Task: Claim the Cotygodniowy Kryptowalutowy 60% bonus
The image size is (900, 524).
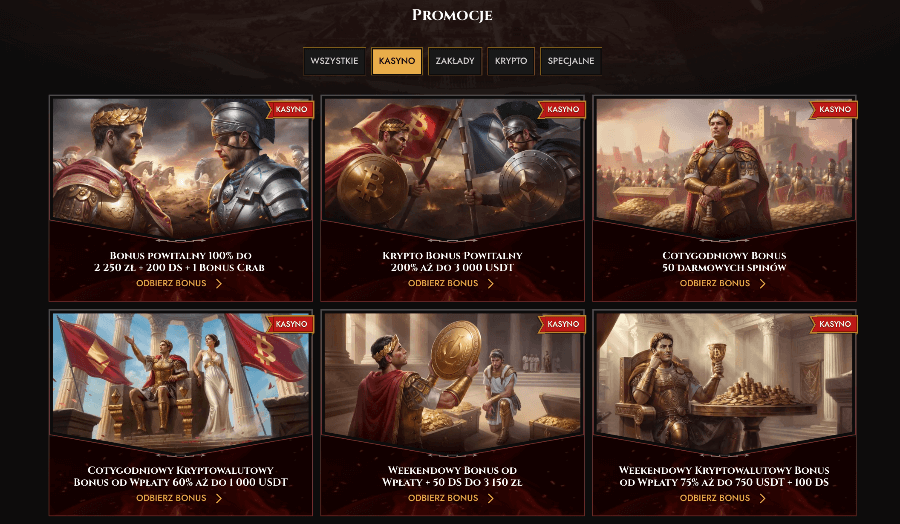Action: (180, 498)
